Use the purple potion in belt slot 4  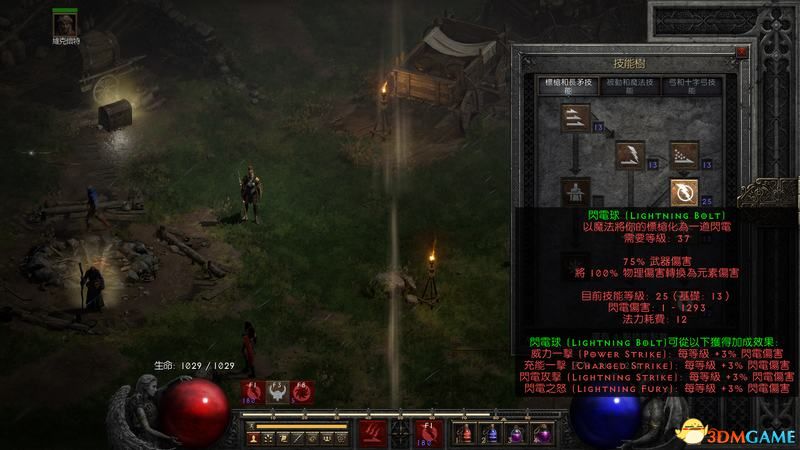coord(540,433)
